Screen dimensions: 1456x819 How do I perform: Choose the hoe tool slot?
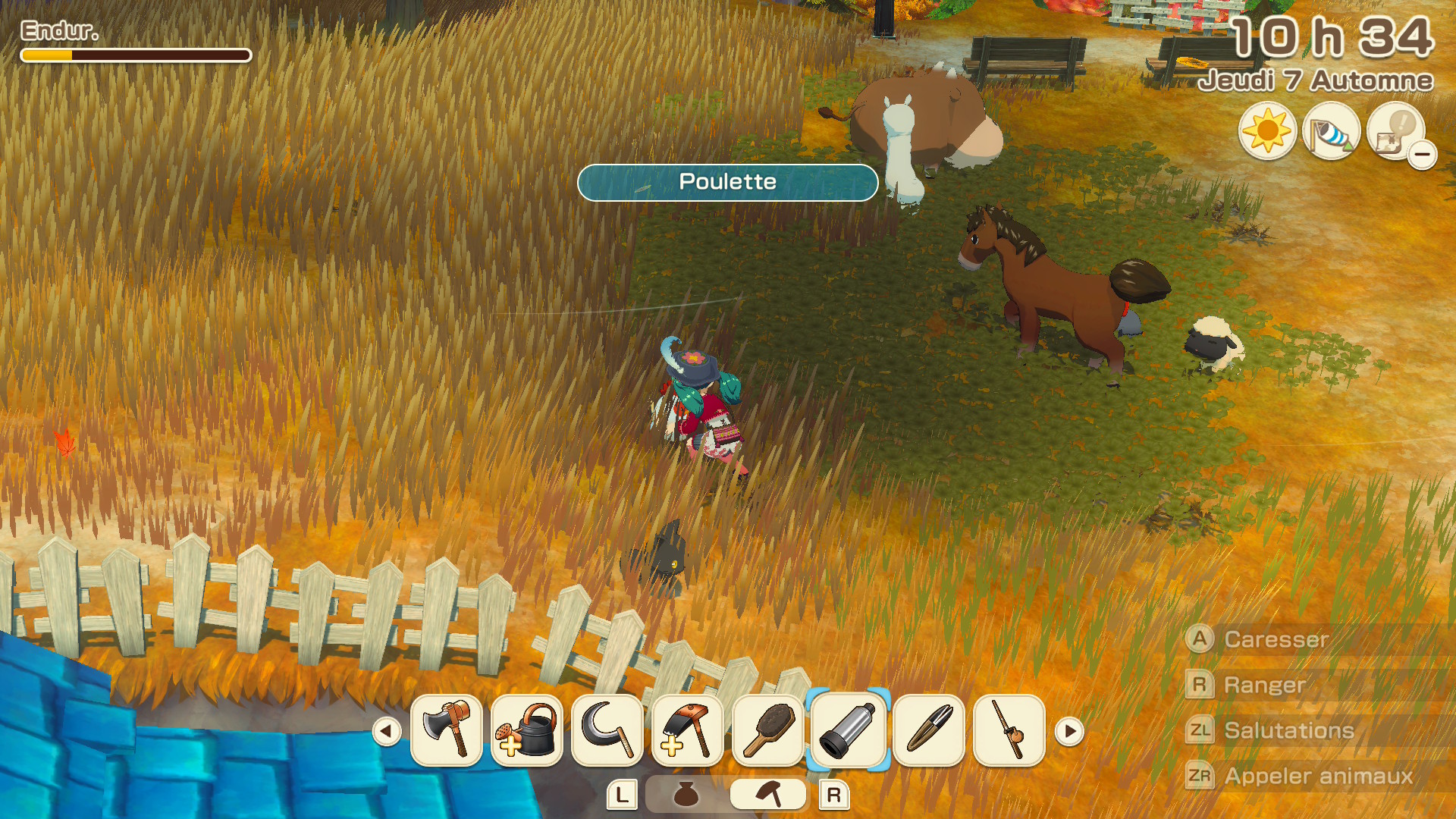coord(688,730)
